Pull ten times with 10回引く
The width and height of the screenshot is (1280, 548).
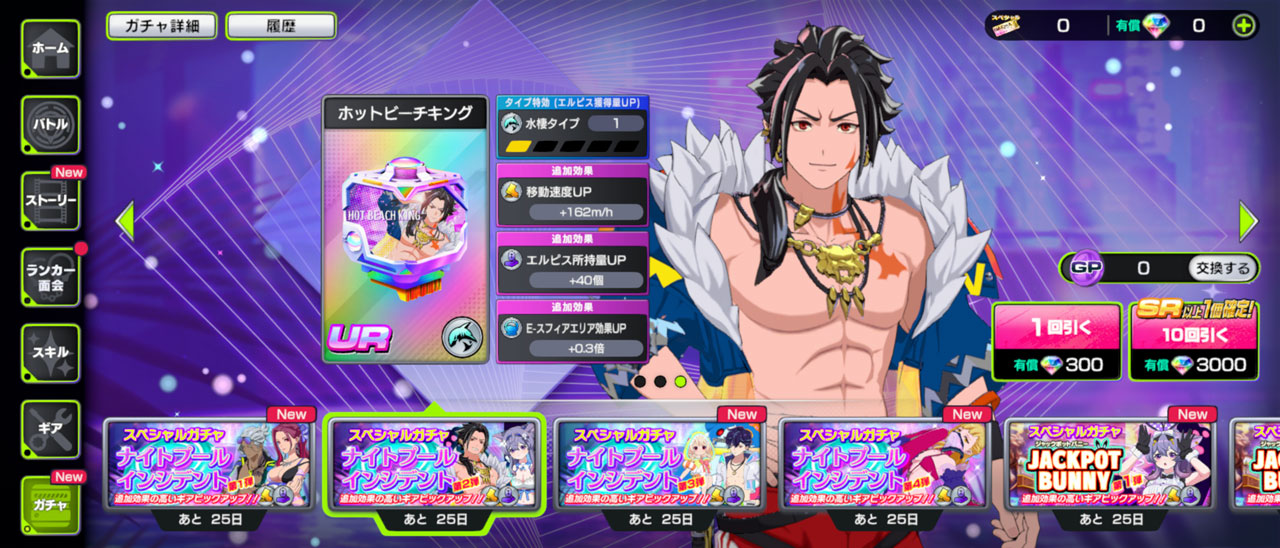click(1194, 342)
